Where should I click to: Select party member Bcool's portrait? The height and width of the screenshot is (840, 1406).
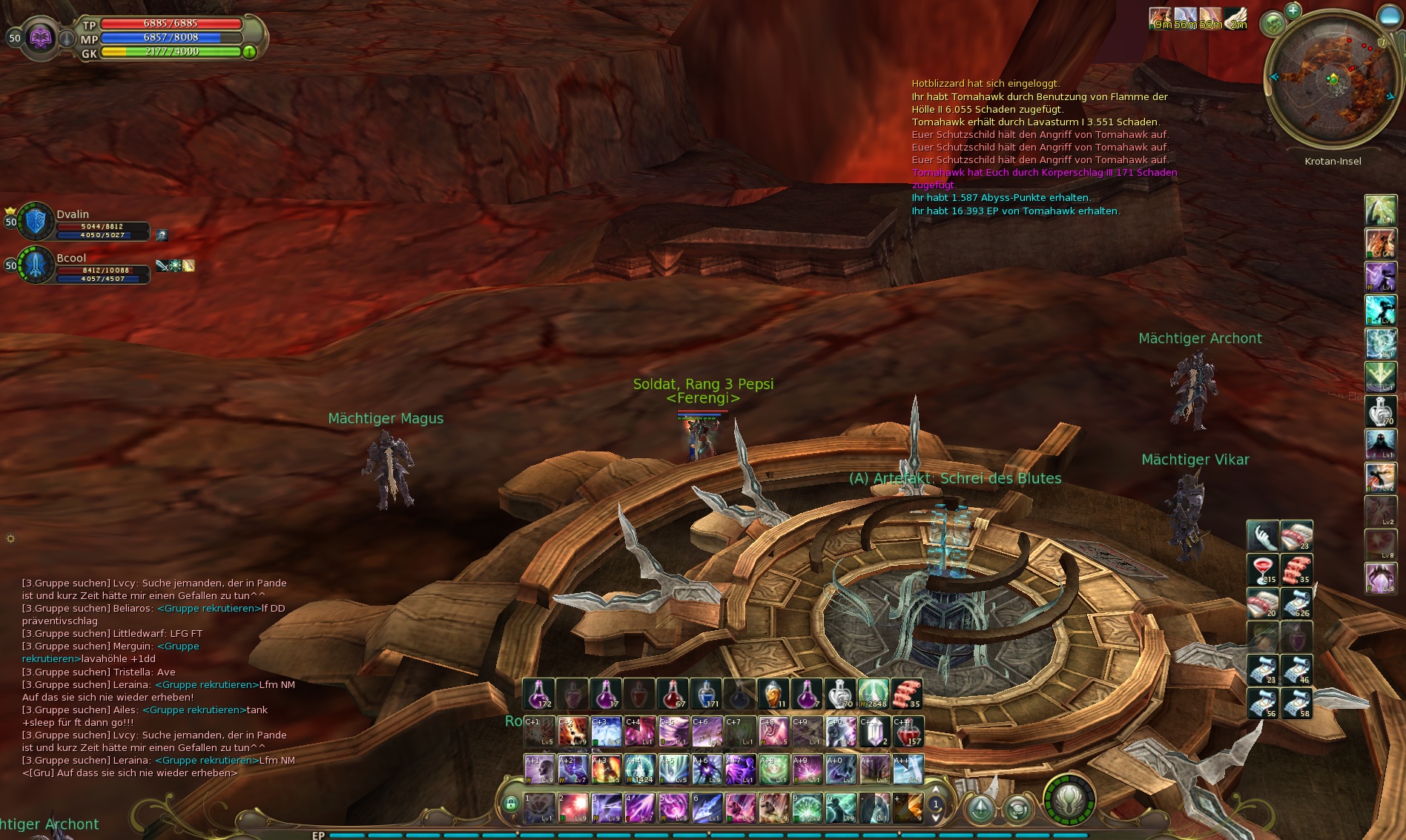tap(35, 265)
